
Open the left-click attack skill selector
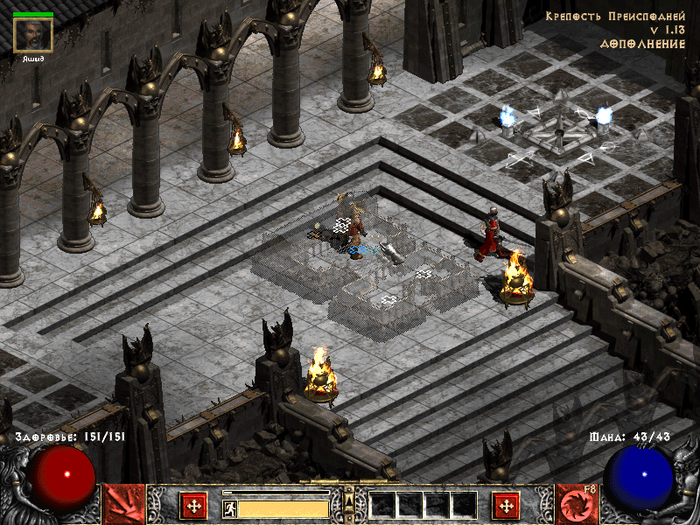pyautogui.click(x=123, y=503)
